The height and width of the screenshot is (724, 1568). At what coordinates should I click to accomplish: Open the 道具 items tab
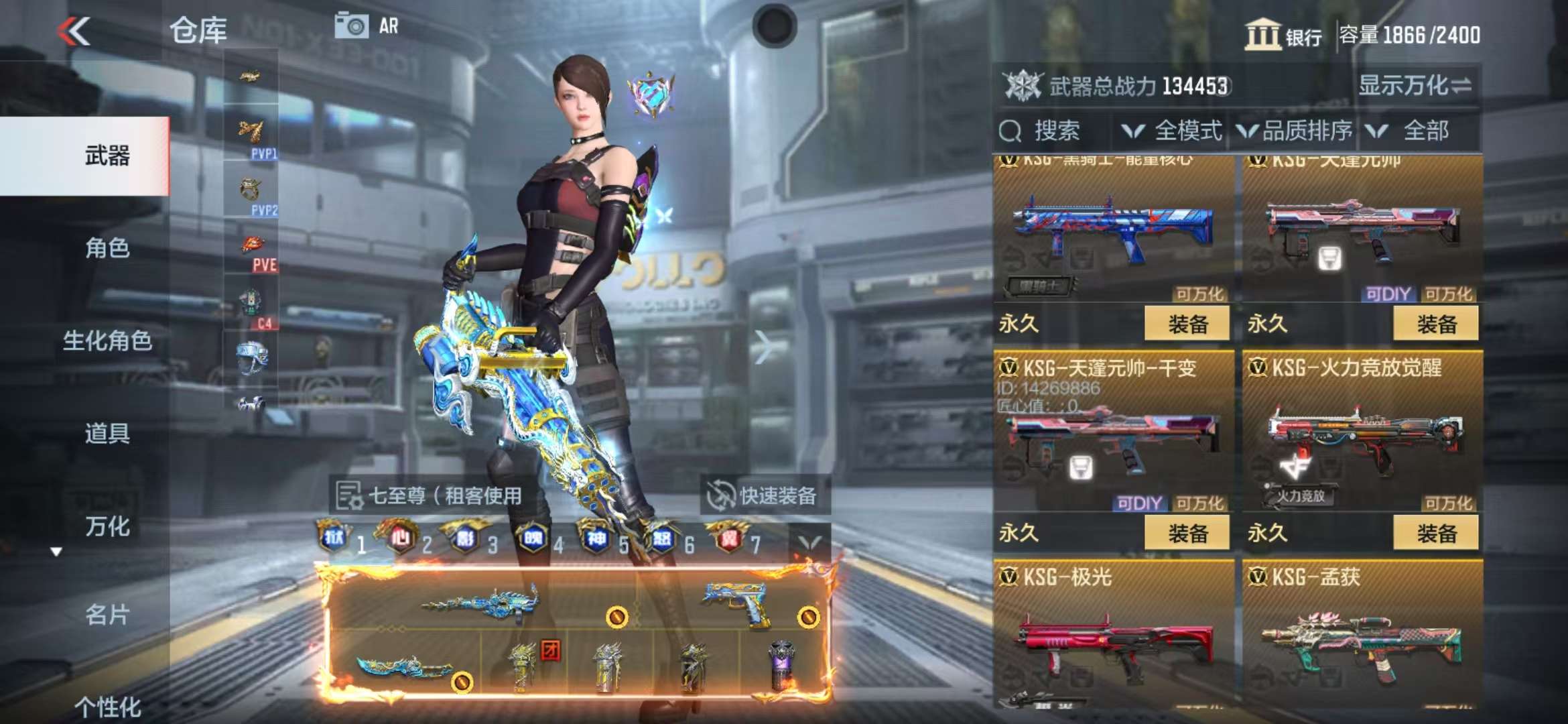(107, 433)
